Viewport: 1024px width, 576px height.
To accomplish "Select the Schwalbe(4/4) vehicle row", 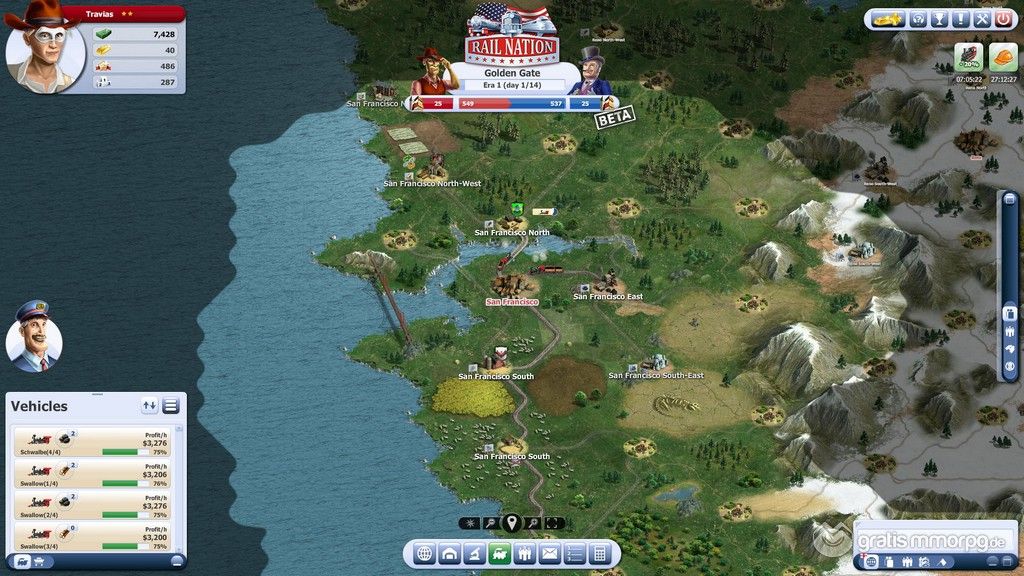I will point(92,443).
